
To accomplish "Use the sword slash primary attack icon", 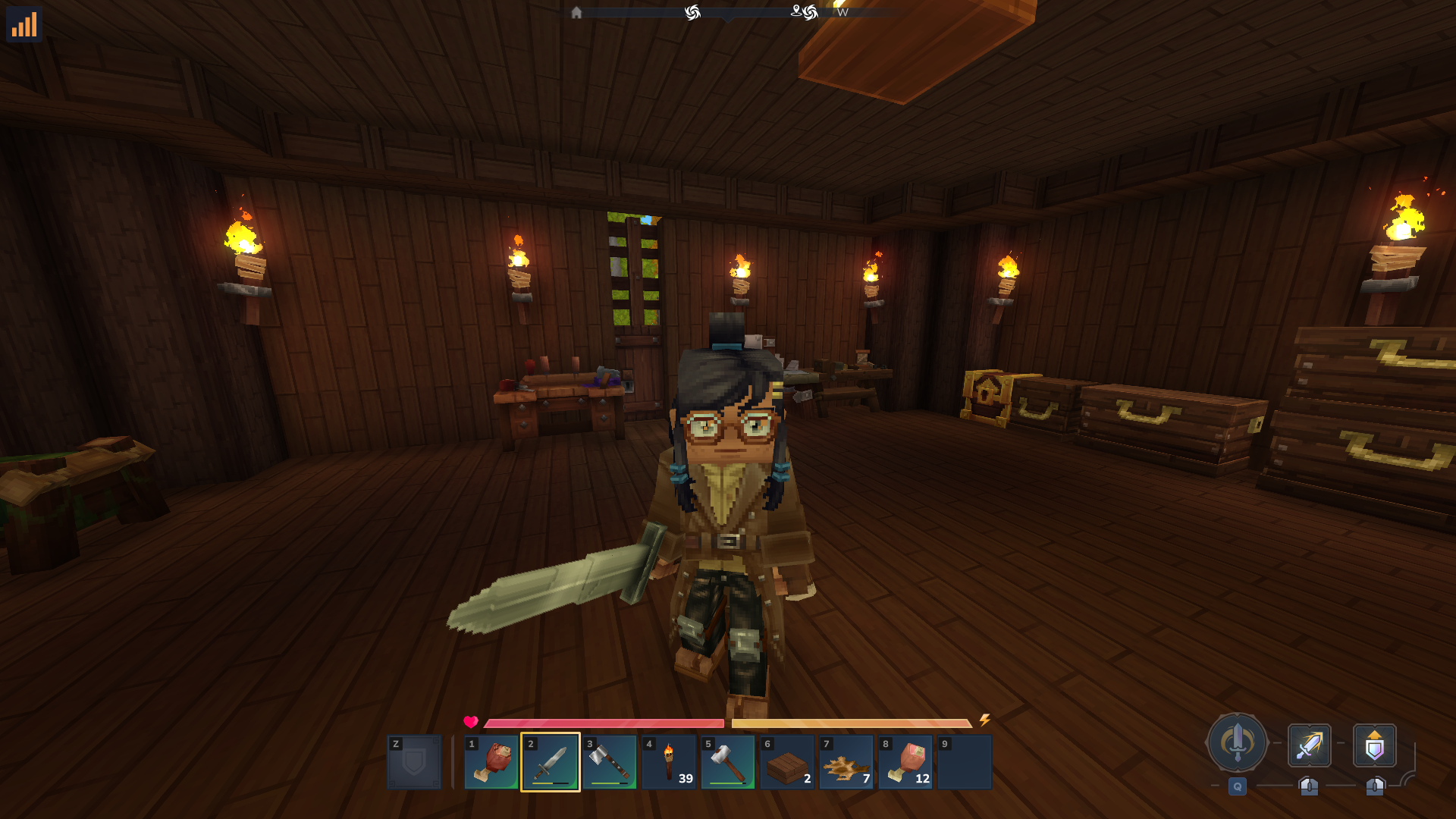I will [x=1309, y=745].
